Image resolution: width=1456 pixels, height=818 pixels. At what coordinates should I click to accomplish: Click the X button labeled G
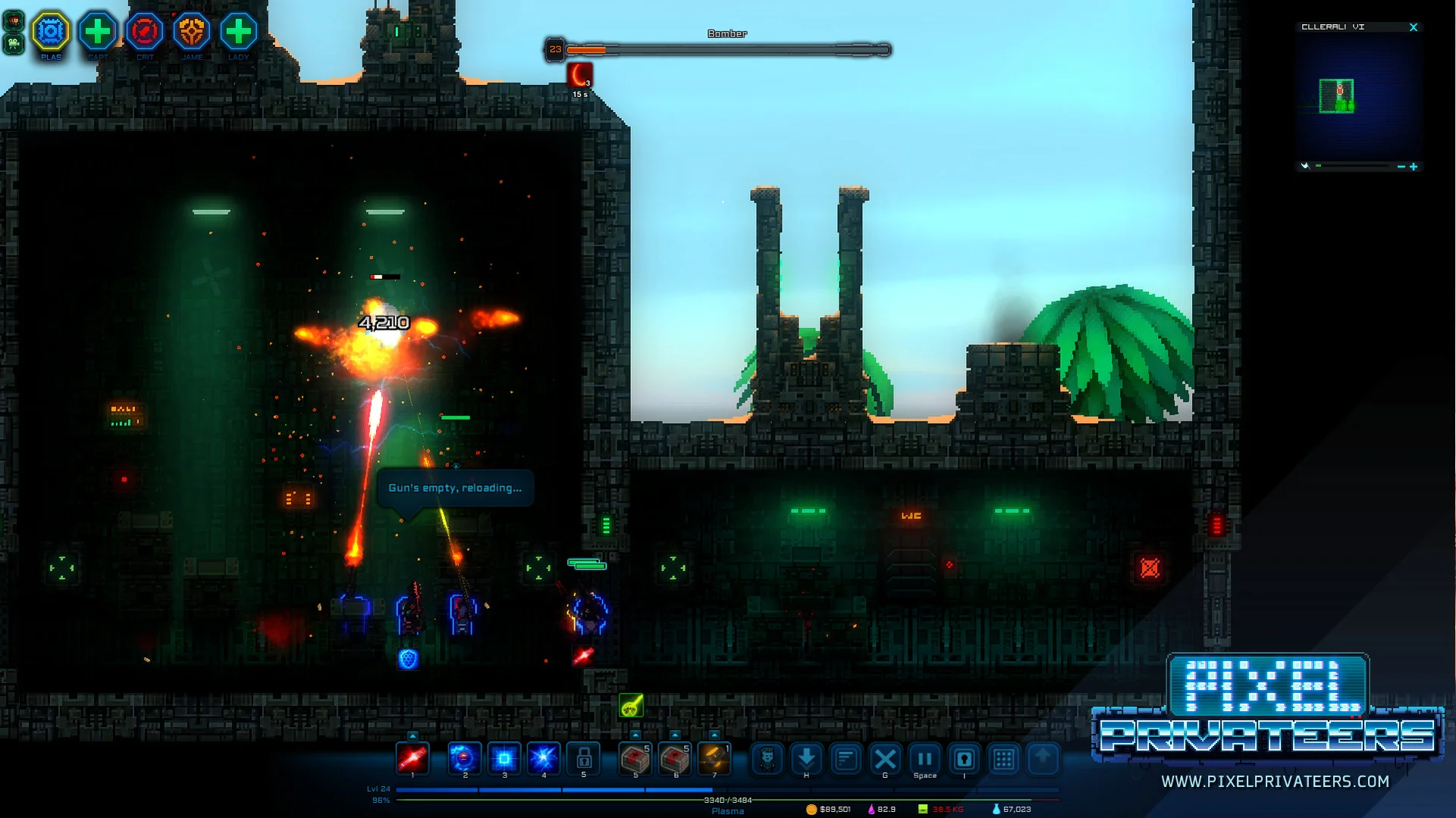pos(885,759)
